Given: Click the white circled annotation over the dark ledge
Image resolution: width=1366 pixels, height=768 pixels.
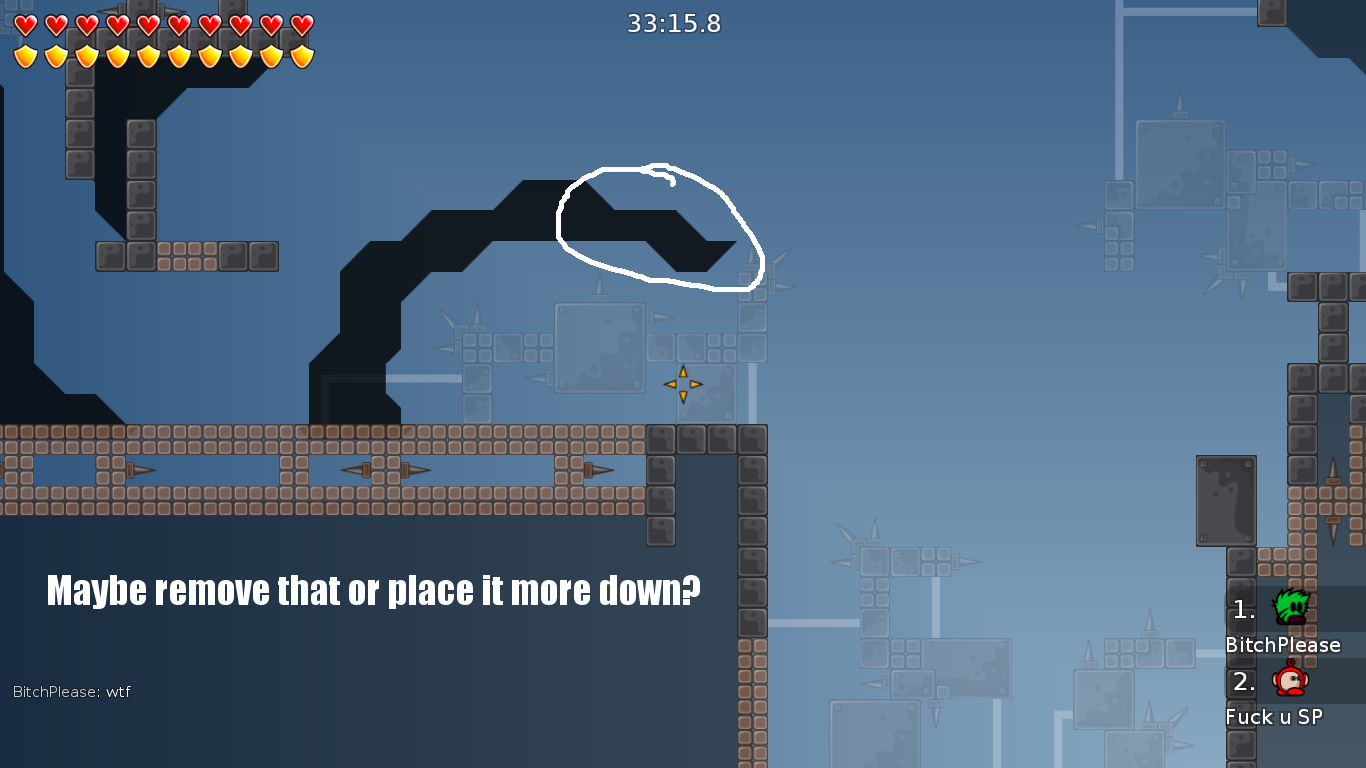Looking at the screenshot, I should pos(658,228).
